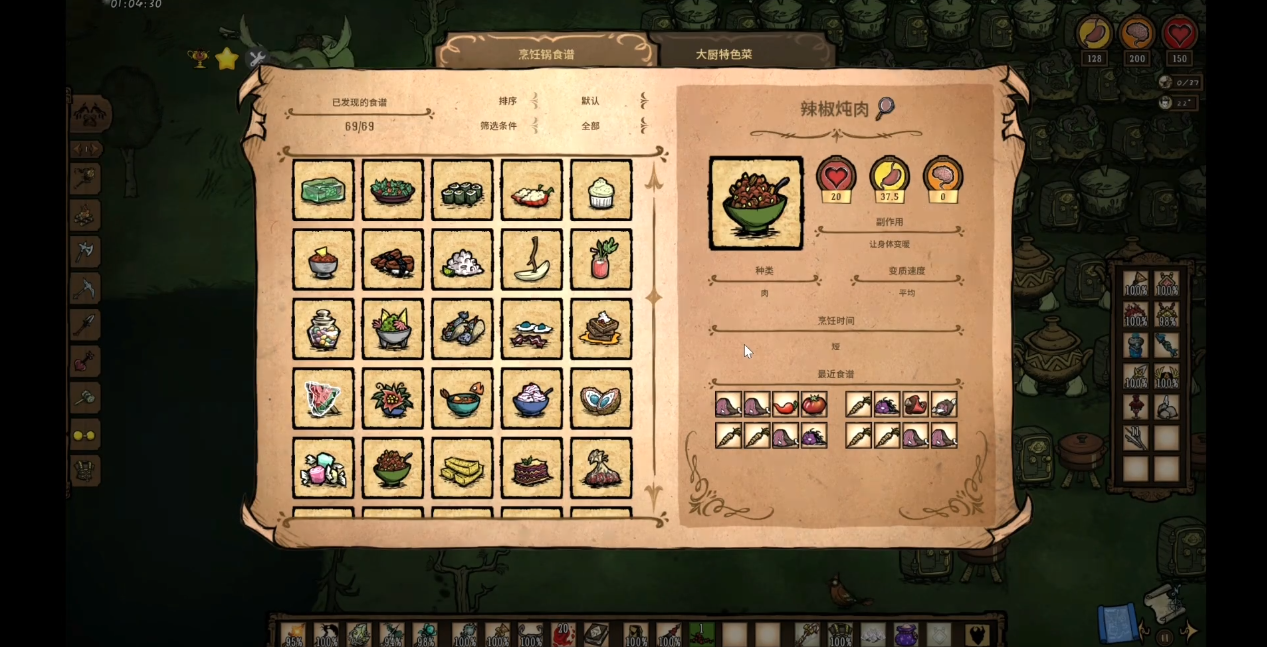
Task: Open the butter sticks recipe
Action: 462,468
